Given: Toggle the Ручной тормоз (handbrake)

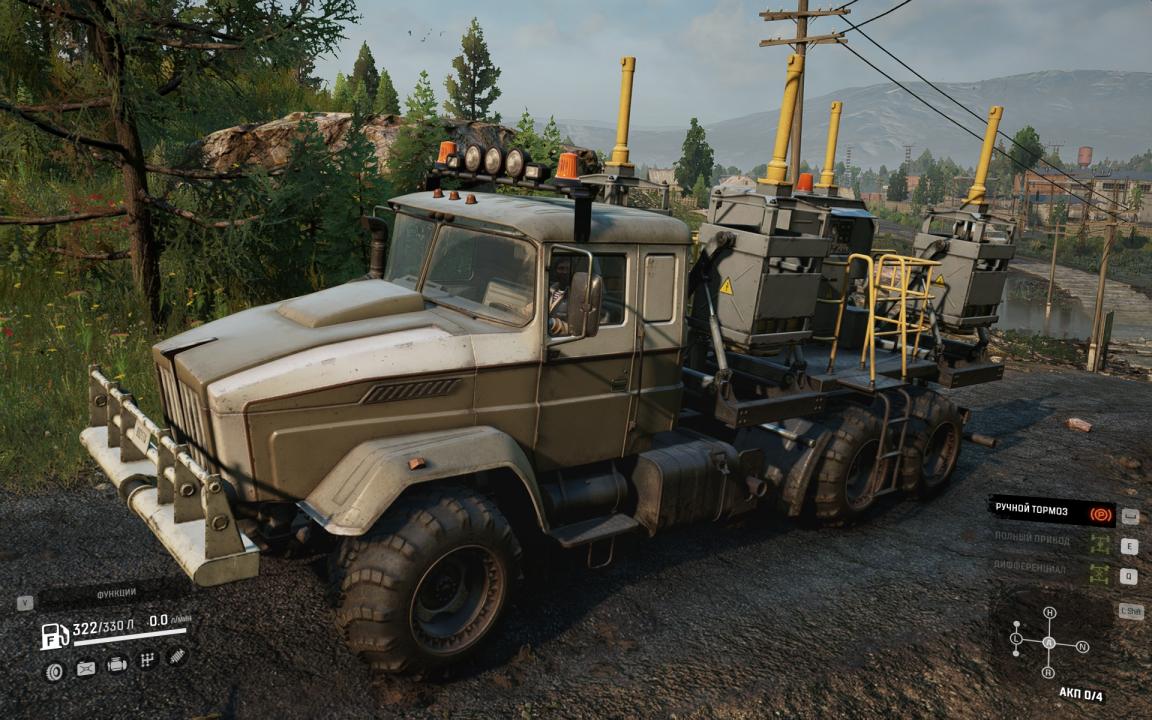Looking at the screenshot, I should pos(1051,510).
